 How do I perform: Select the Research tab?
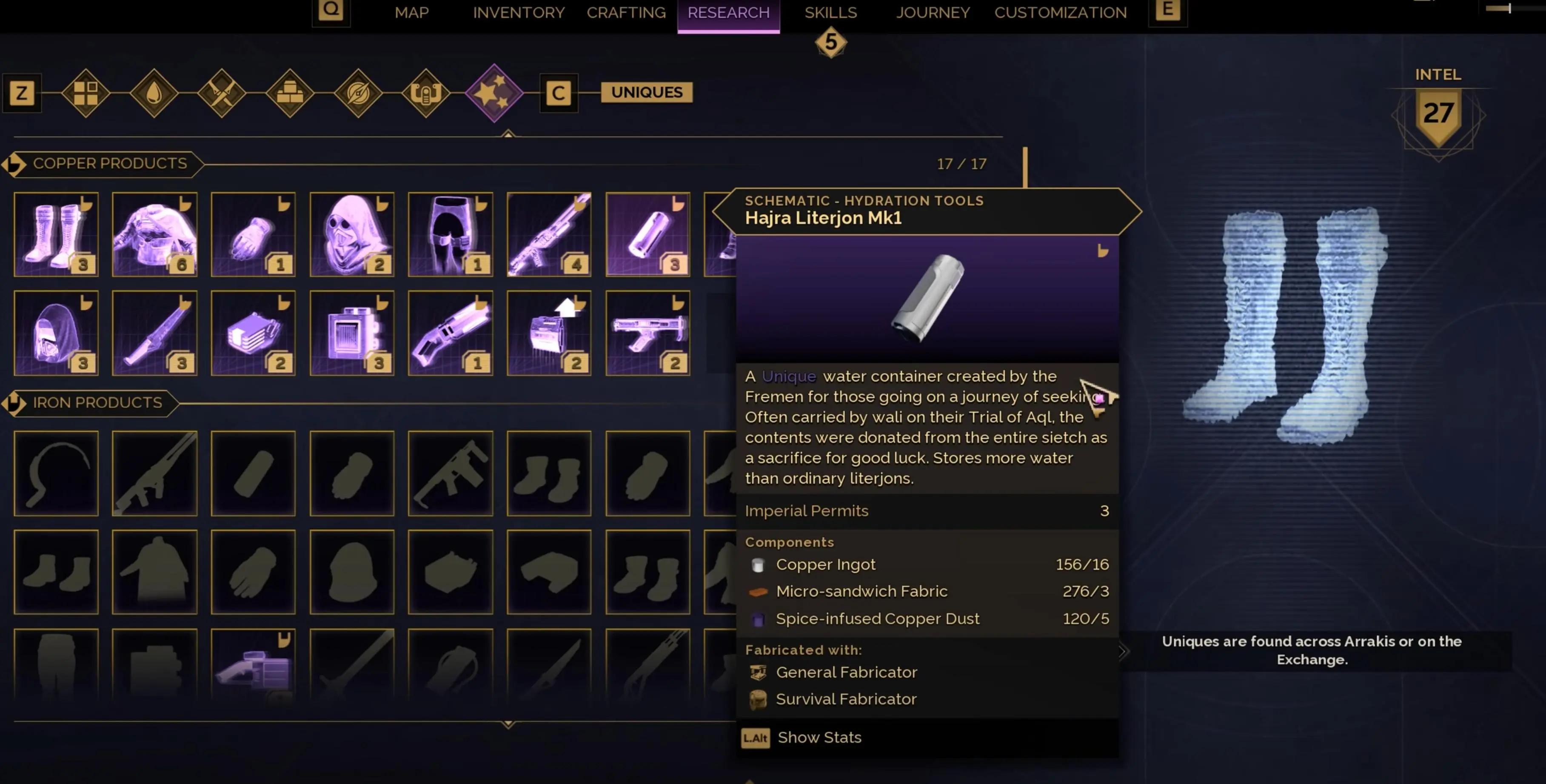click(728, 13)
